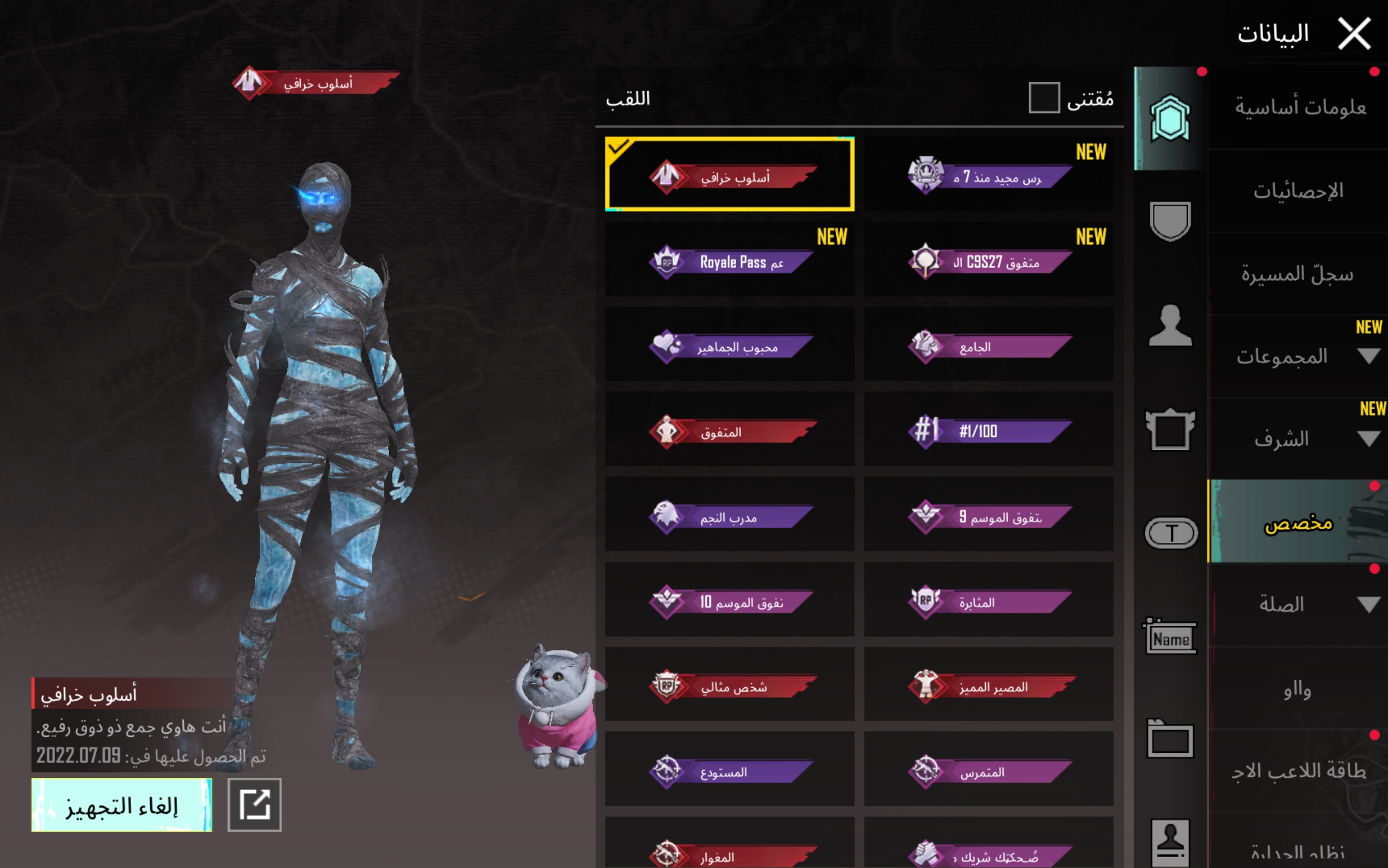
Task: Open the person silhouette avatar tab
Action: (x=1170, y=325)
